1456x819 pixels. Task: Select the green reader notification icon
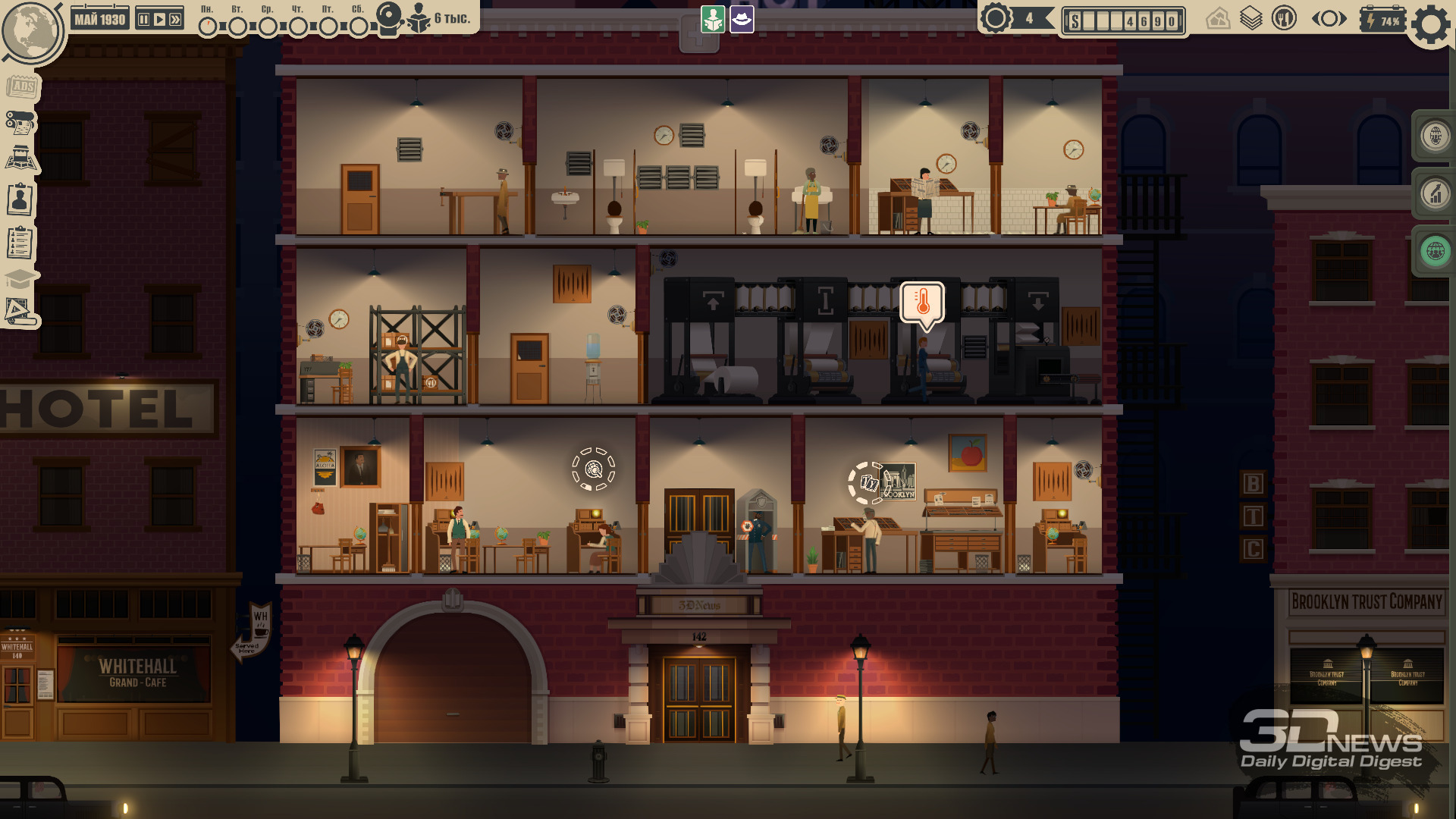click(713, 20)
